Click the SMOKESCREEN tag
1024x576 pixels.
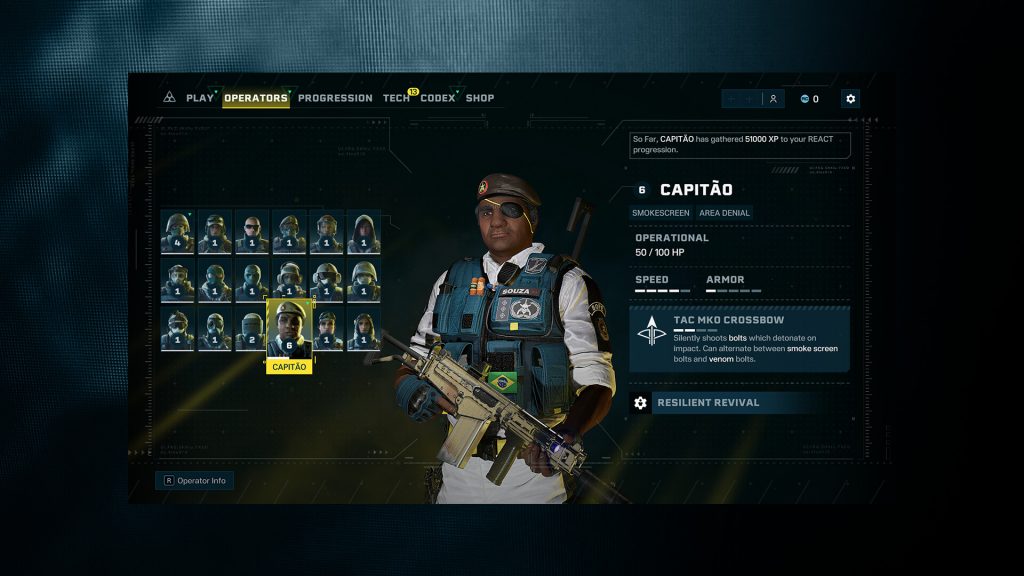(x=654, y=213)
